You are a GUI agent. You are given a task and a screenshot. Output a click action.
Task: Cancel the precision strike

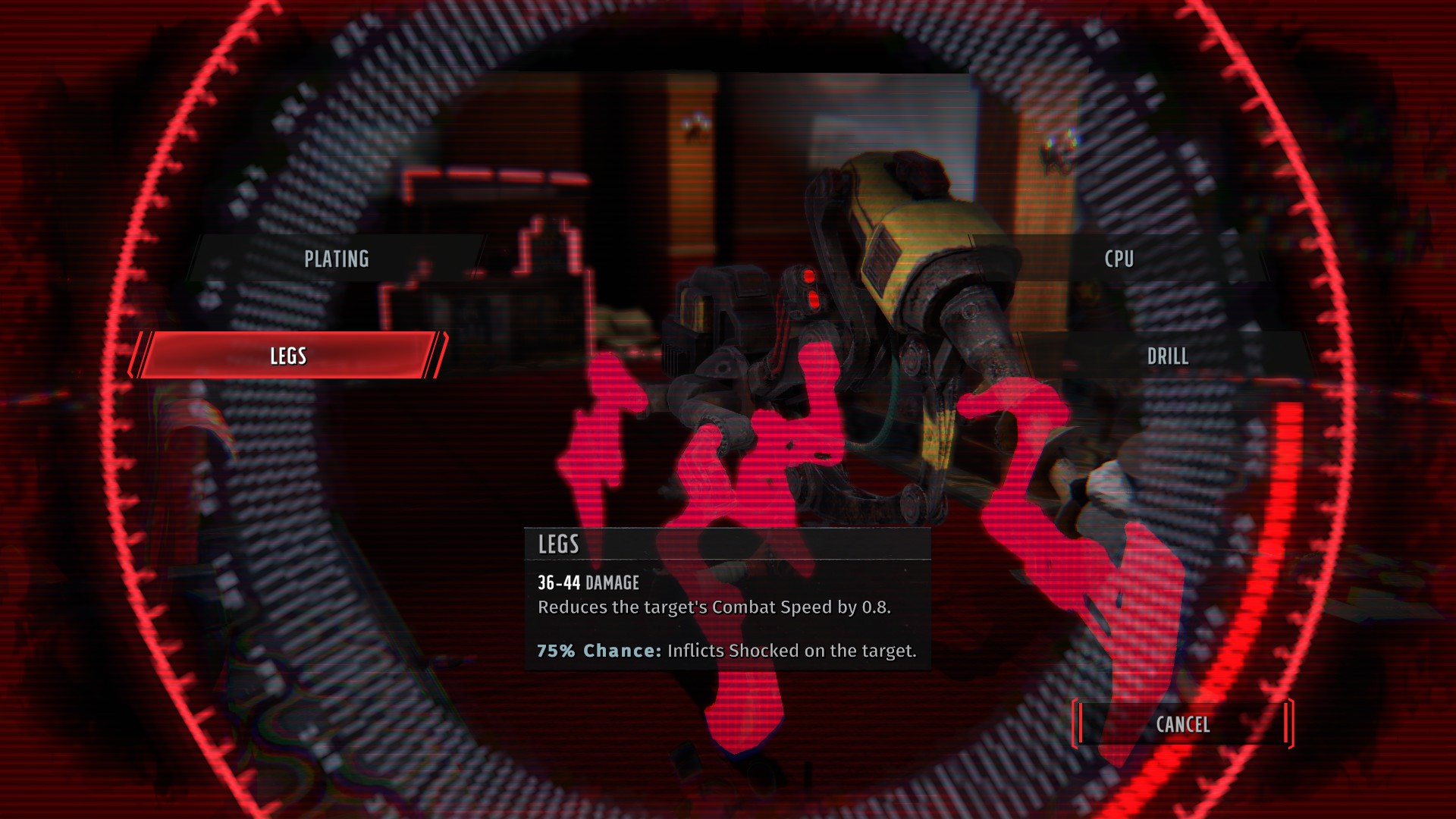pos(1182,724)
